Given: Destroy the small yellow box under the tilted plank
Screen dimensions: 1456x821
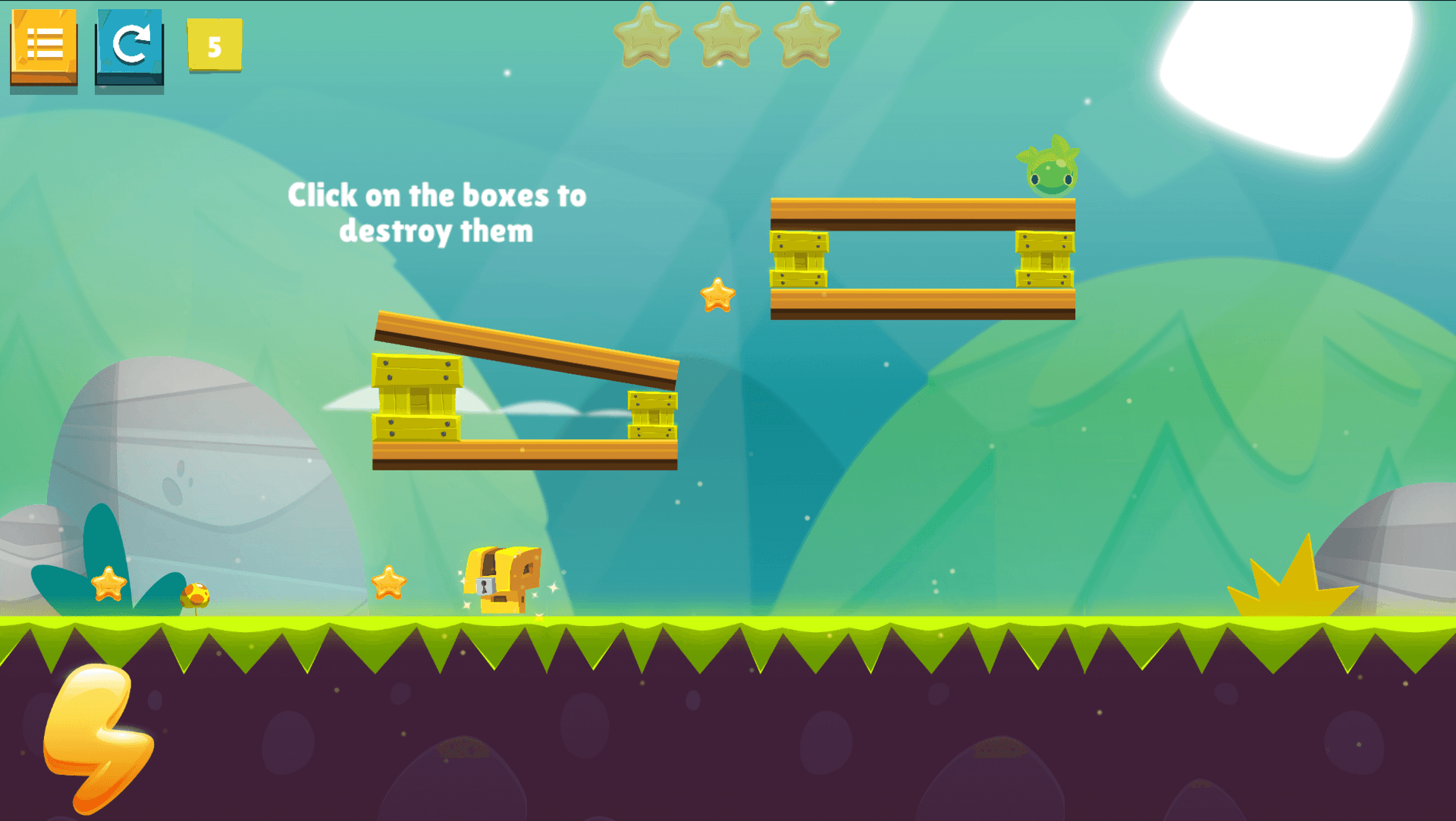Looking at the screenshot, I should (x=652, y=415).
